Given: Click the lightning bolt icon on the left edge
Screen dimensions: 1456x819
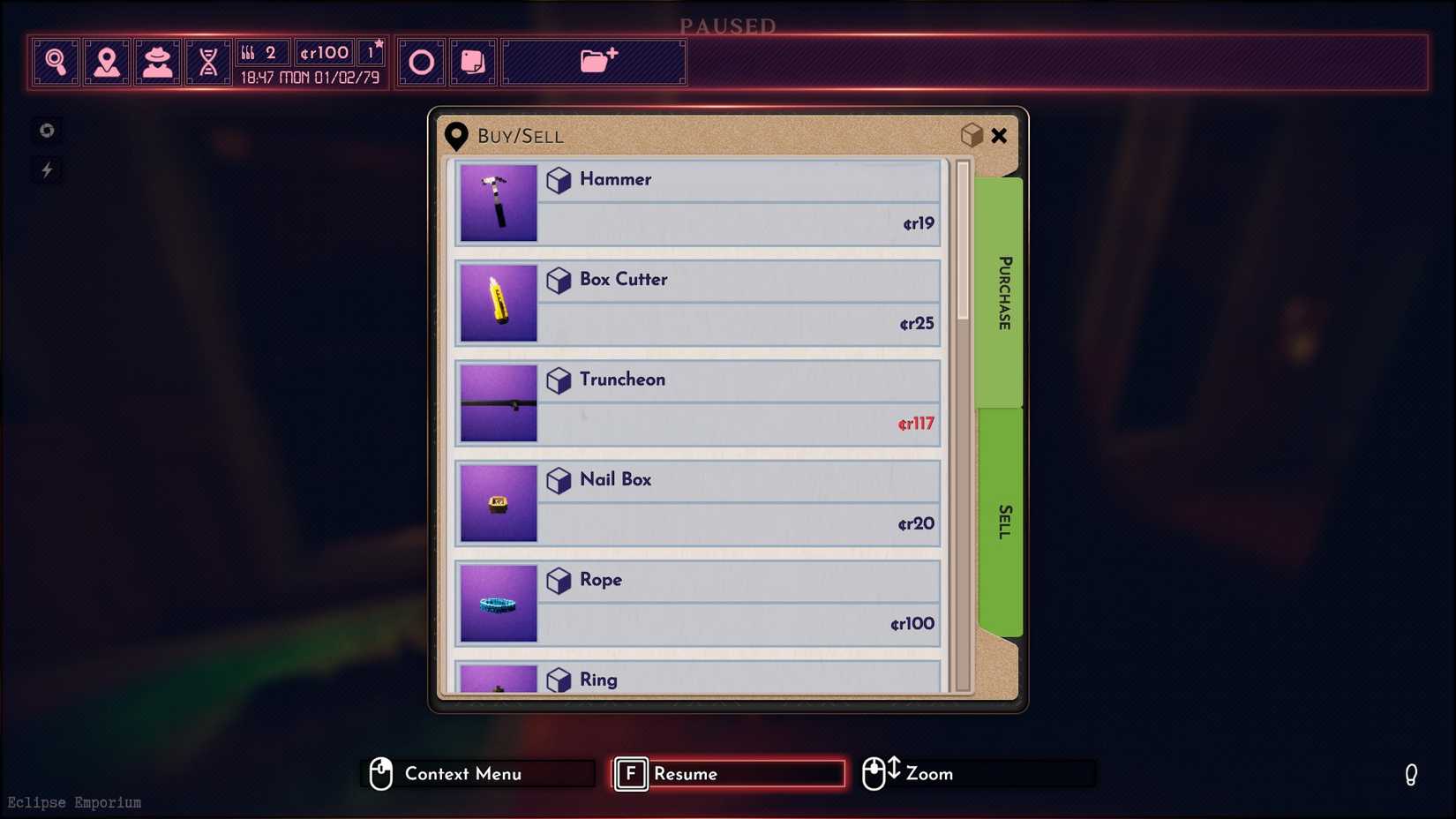Looking at the screenshot, I should click(46, 169).
